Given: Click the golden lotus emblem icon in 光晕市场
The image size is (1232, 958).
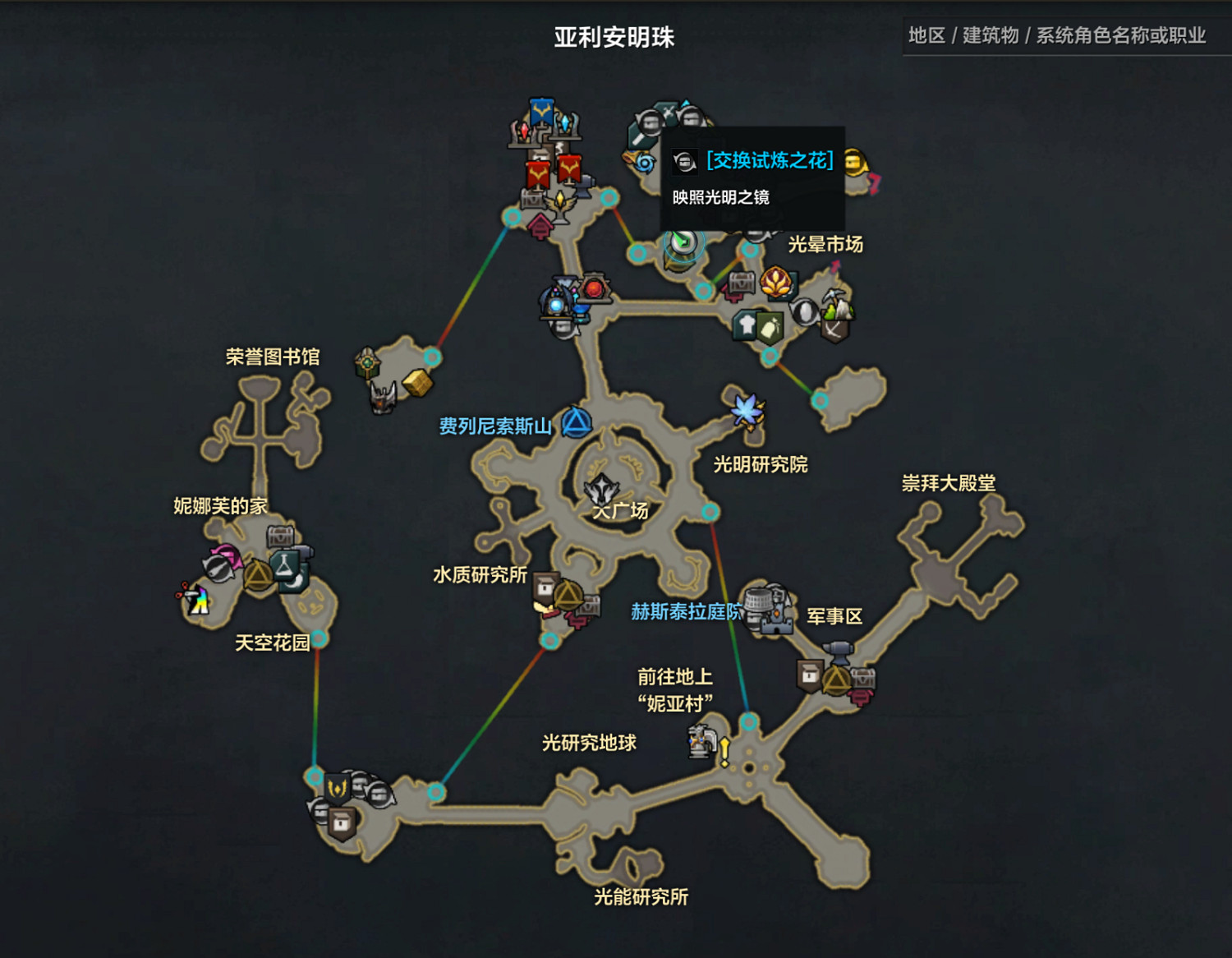Looking at the screenshot, I should [775, 283].
